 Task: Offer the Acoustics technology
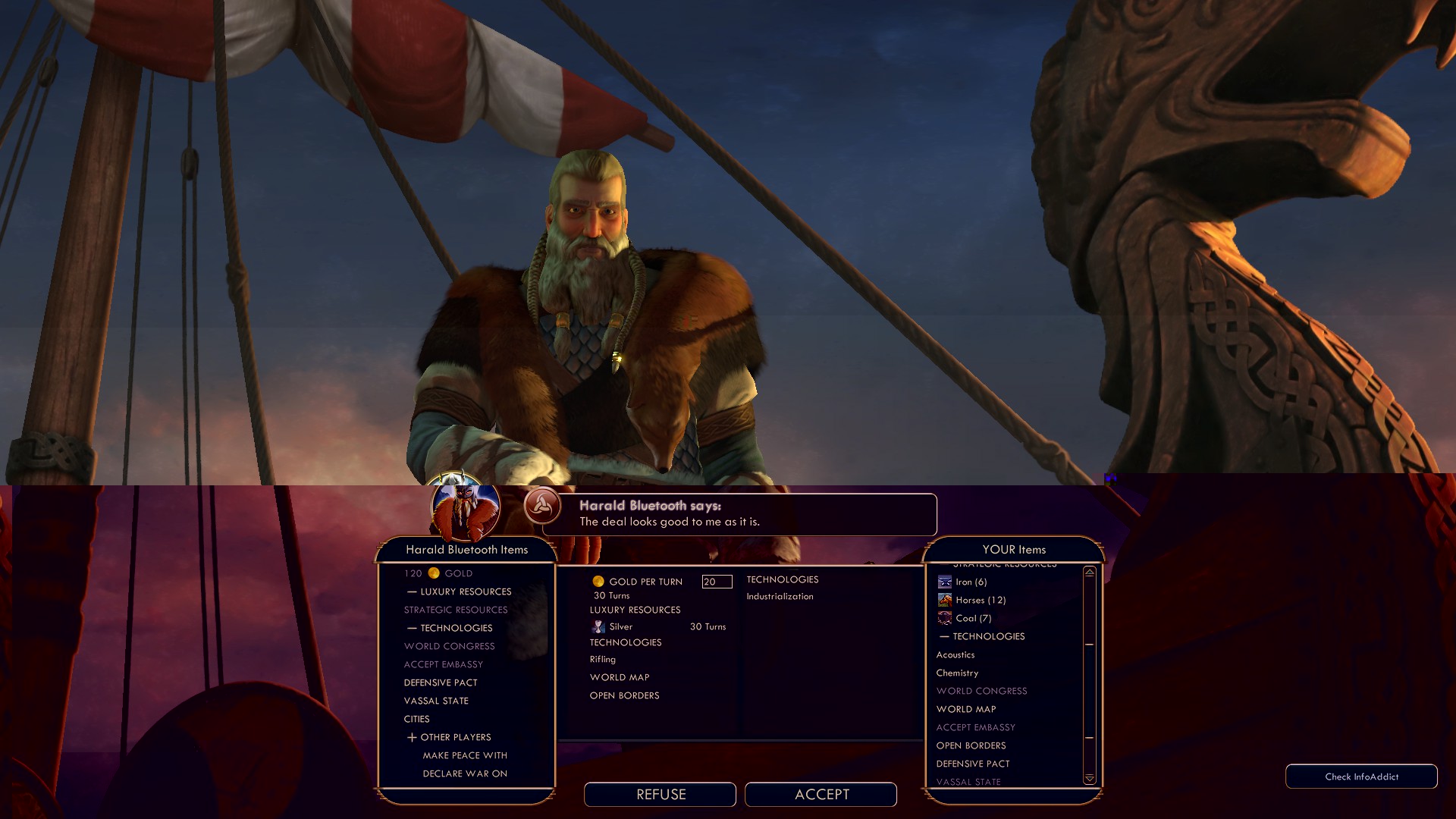tap(955, 654)
